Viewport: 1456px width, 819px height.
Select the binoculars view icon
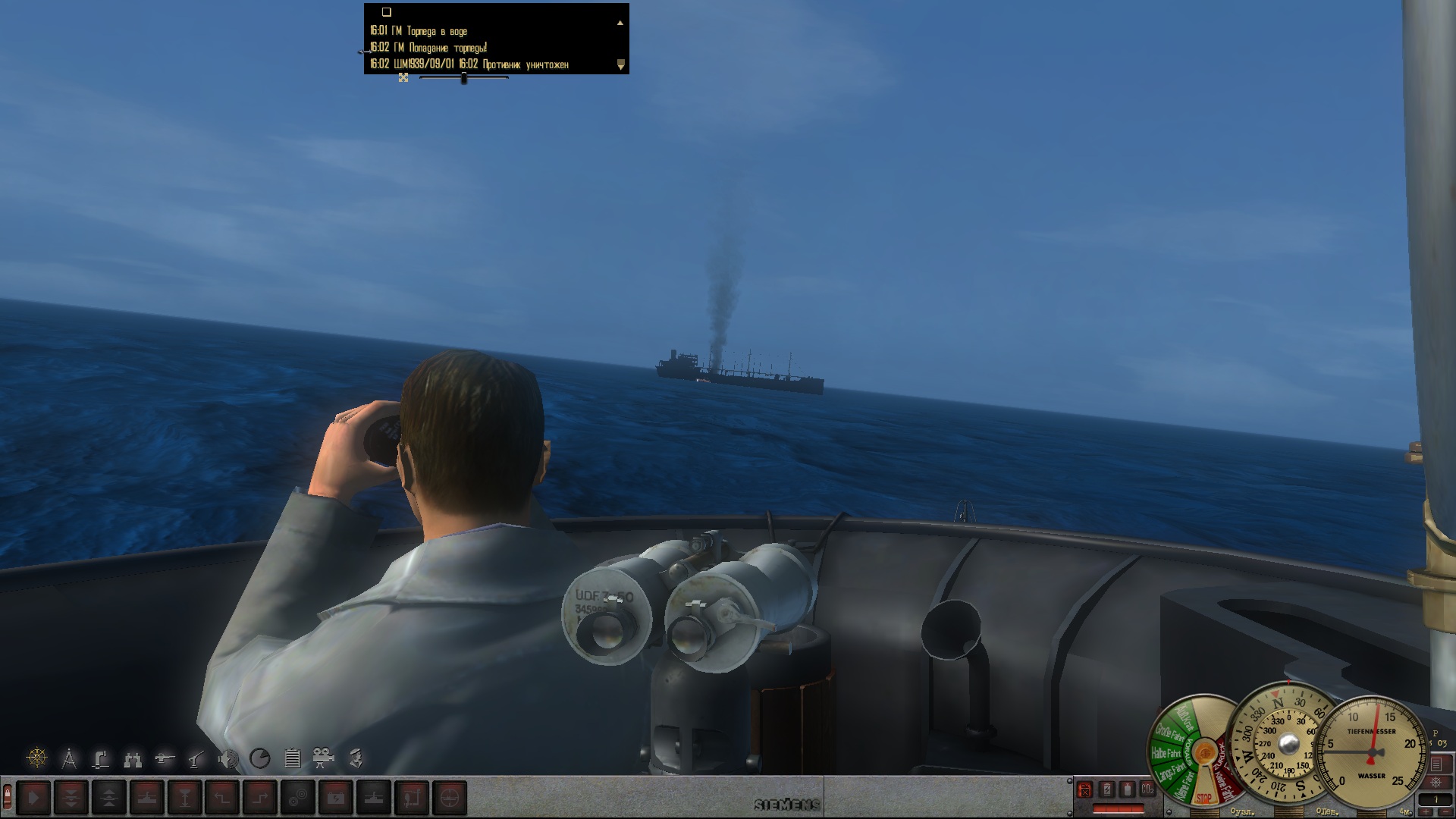coord(133,758)
